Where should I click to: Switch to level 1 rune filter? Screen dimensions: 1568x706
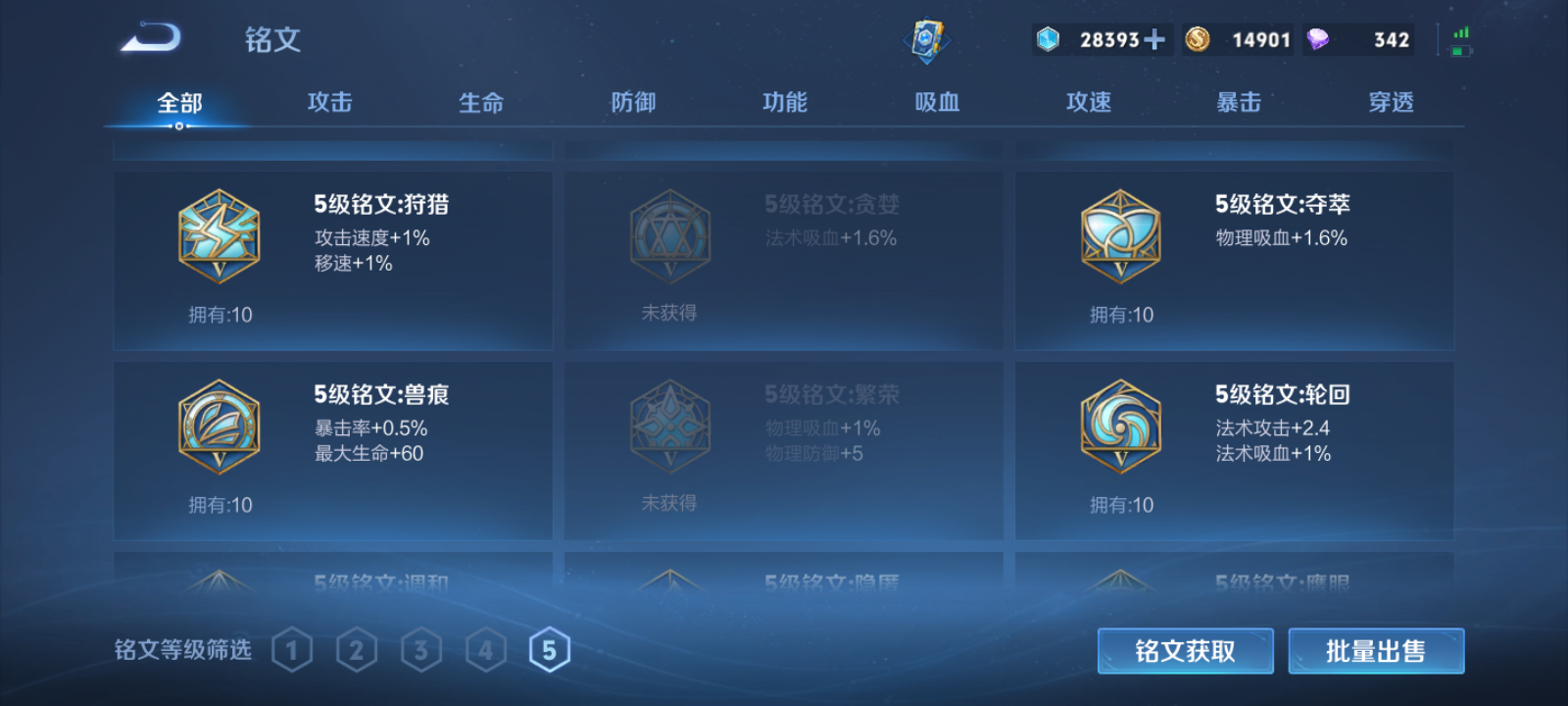pos(293,648)
